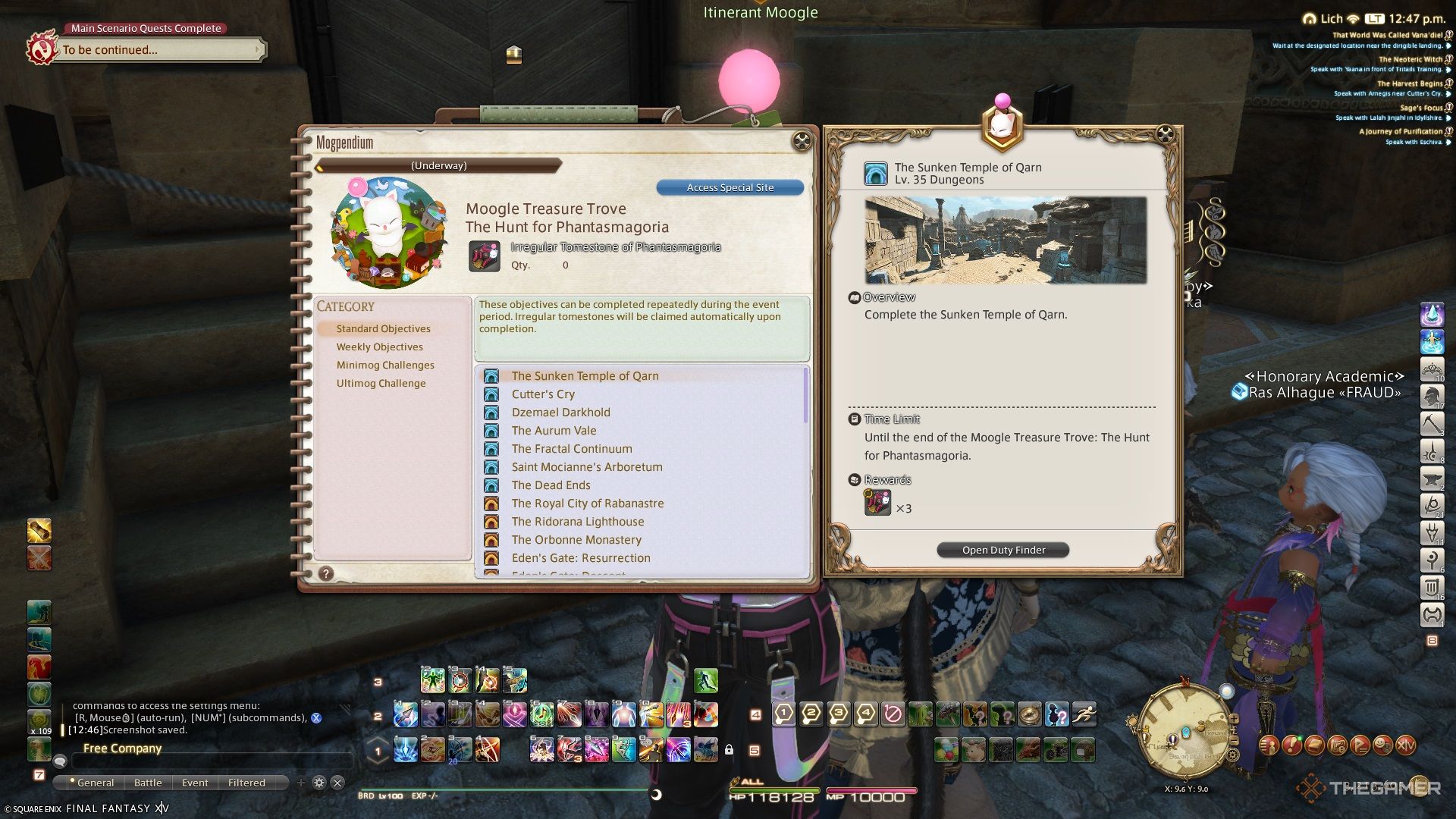This screenshot has width=1456, height=819.
Task: Close the Mogpendium window
Action: pyautogui.click(x=801, y=141)
